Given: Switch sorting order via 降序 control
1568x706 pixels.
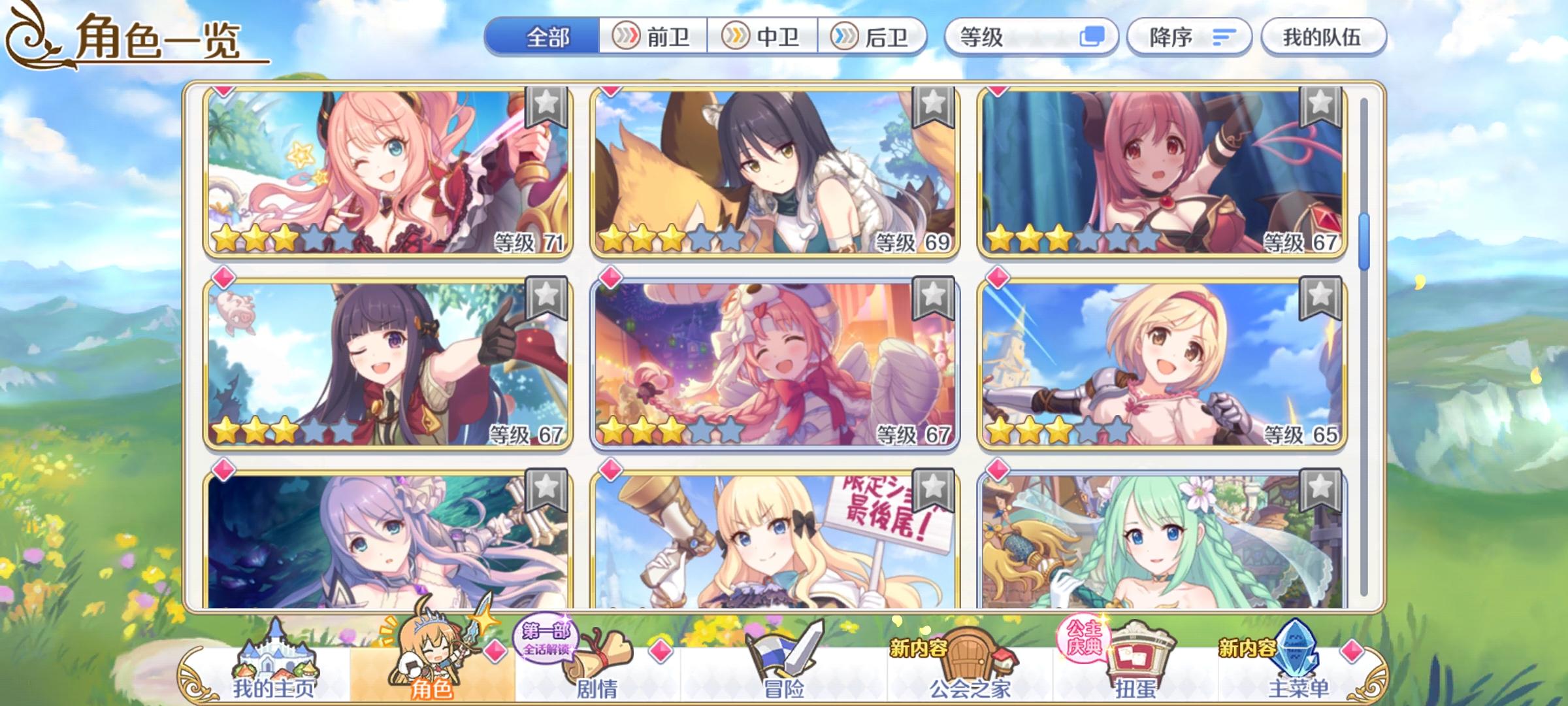Looking at the screenshot, I should click(x=1190, y=37).
